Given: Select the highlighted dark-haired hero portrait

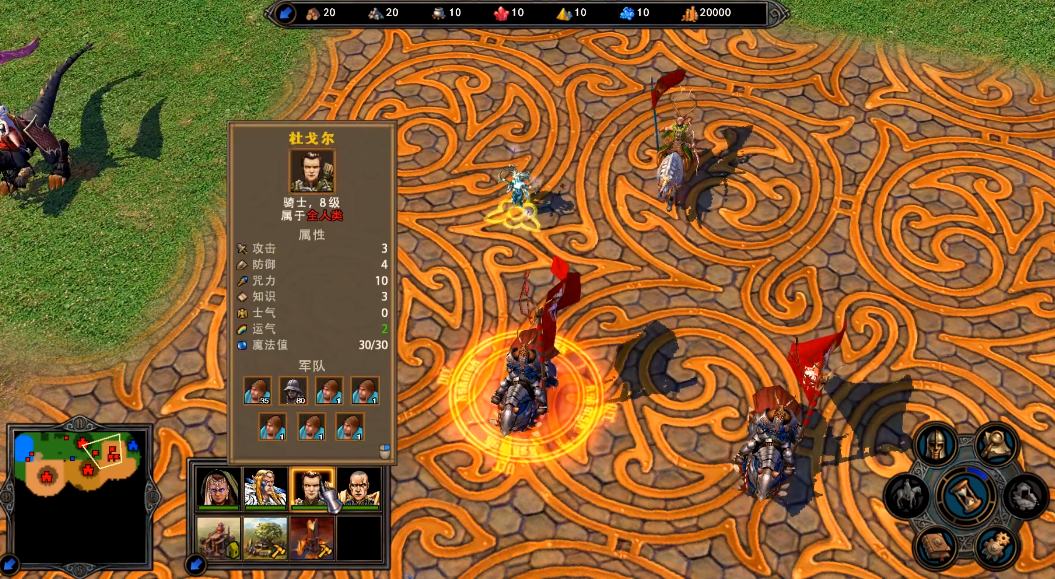Looking at the screenshot, I should point(312,490).
